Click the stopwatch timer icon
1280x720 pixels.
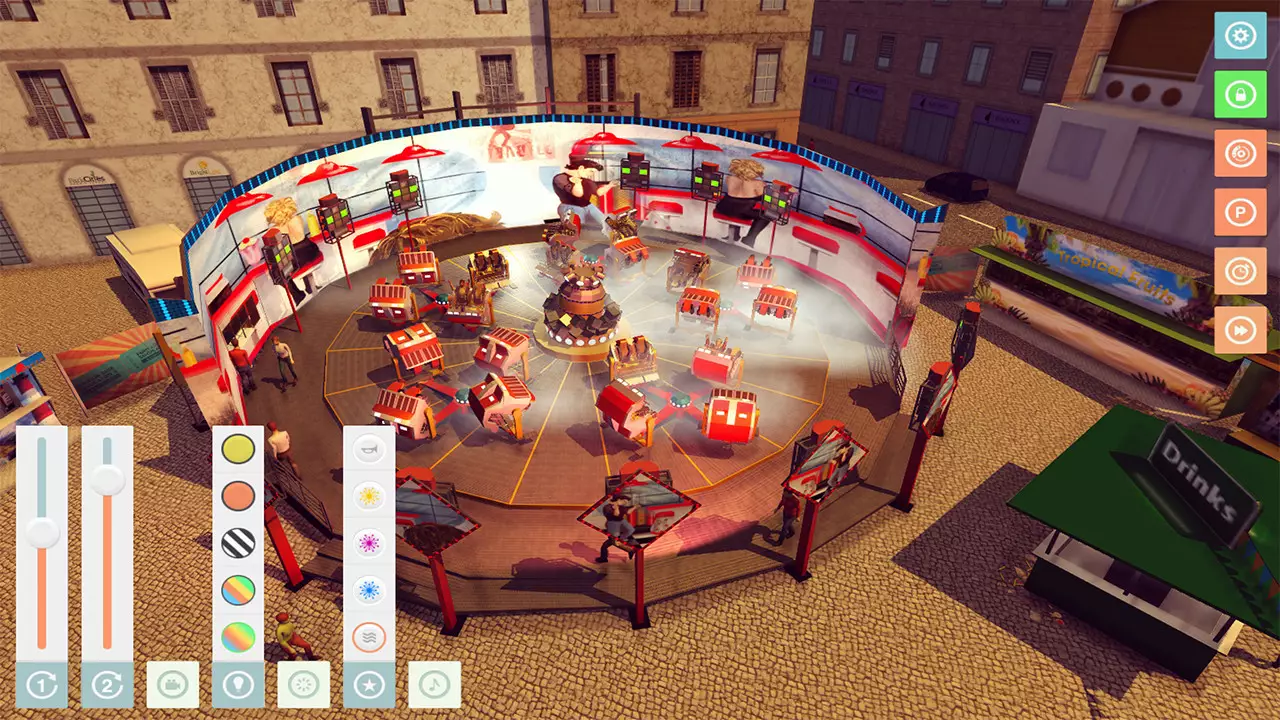click(1240, 271)
